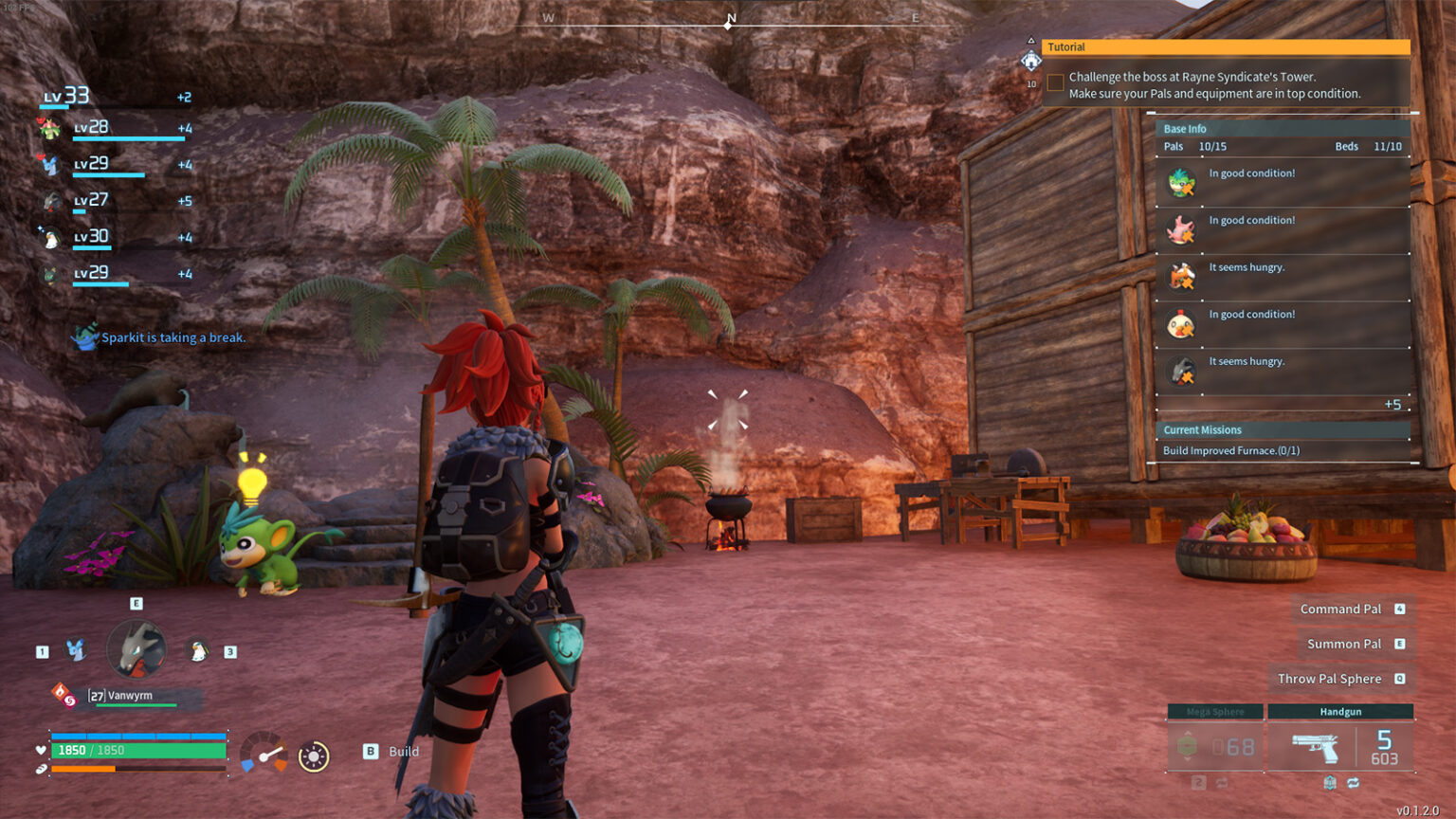Select the Vanwyrm portrait in the pal wheel
The width and height of the screenshot is (1456, 819).
(136, 649)
